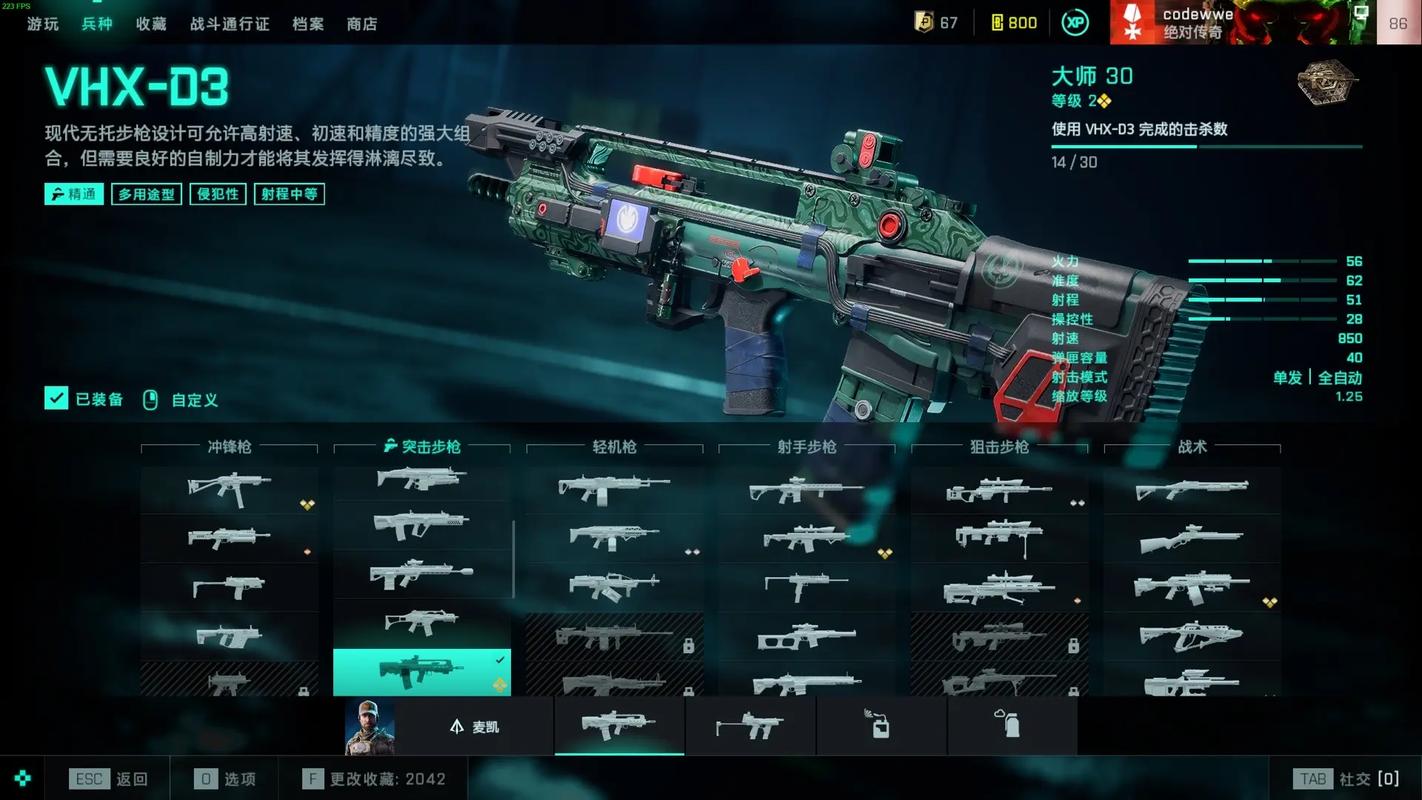Viewport: 1422px width, 800px height.
Task: Open the 档案 tab
Action: 308,23
